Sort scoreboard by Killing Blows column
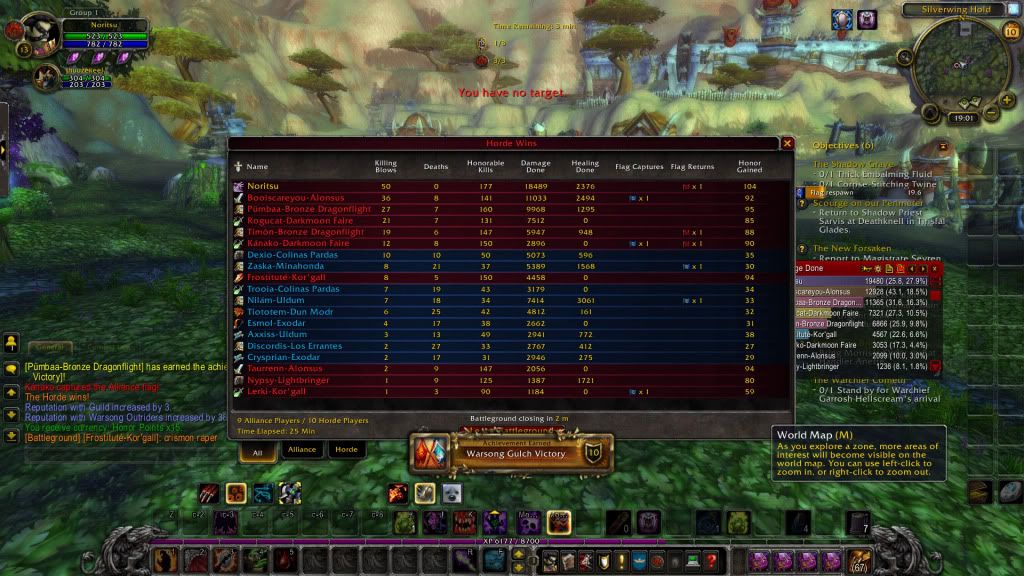Viewport: 1024px width, 576px height. point(385,166)
